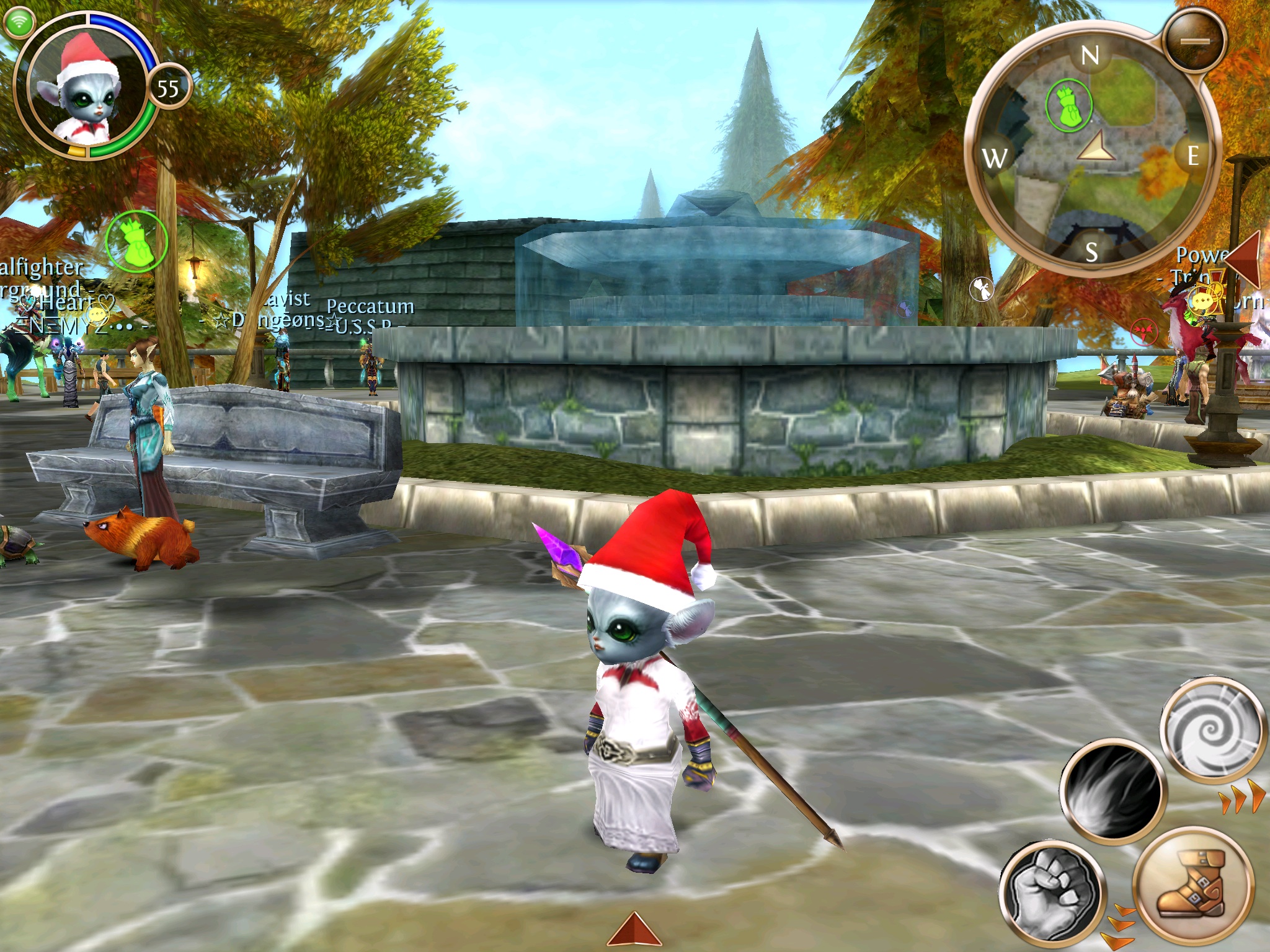Expand the red arrow panel at screen bottom

point(634,930)
